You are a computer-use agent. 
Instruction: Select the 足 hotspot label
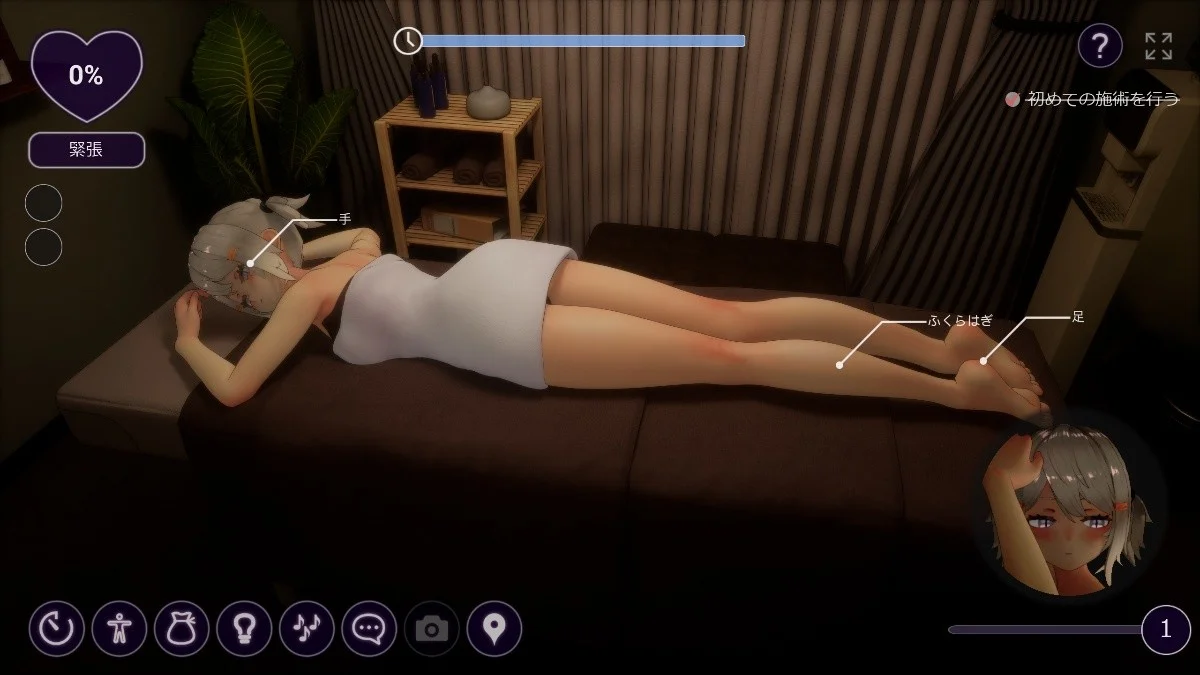[1078, 317]
